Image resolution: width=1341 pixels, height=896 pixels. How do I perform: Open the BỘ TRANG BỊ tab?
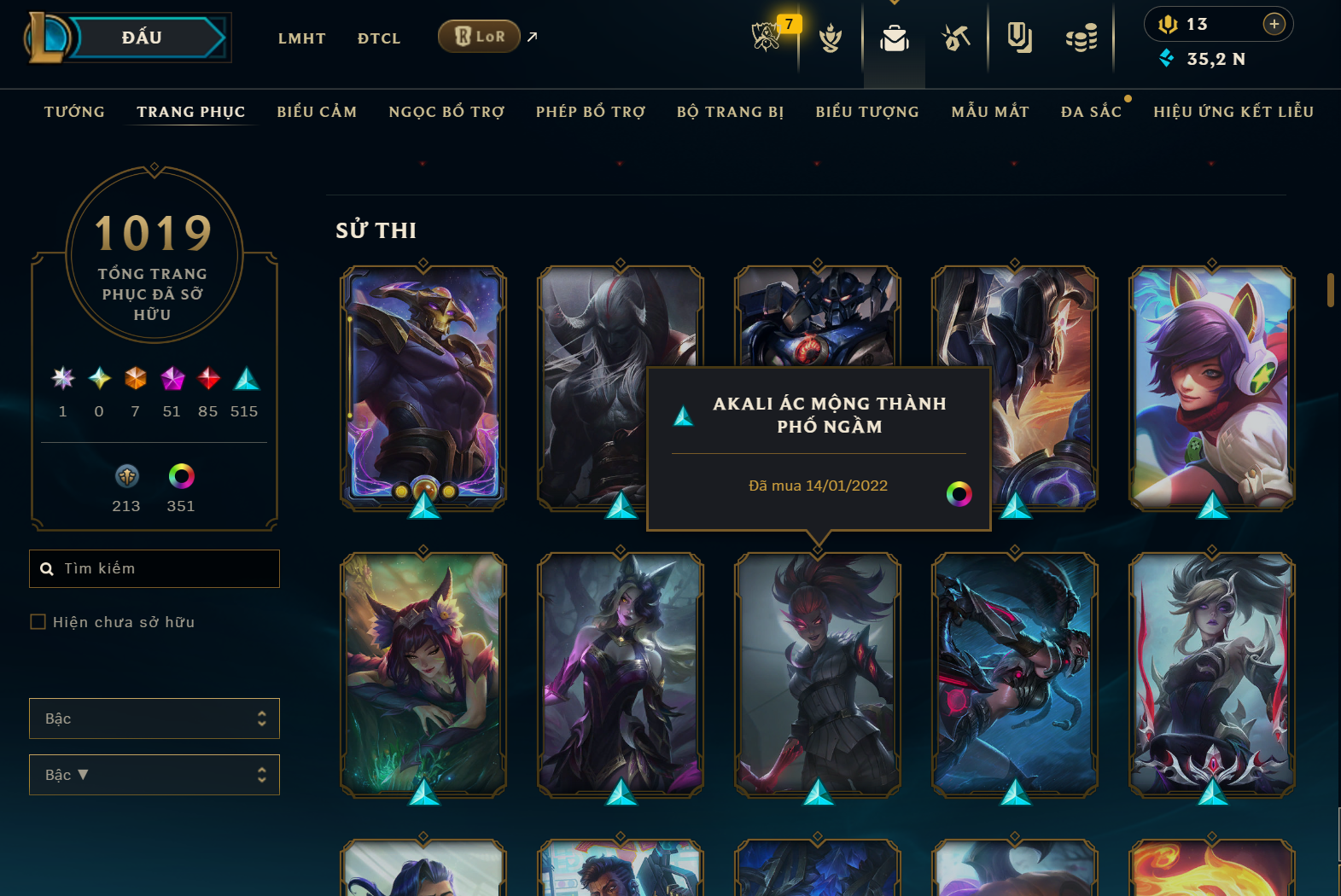coord(730,112)
